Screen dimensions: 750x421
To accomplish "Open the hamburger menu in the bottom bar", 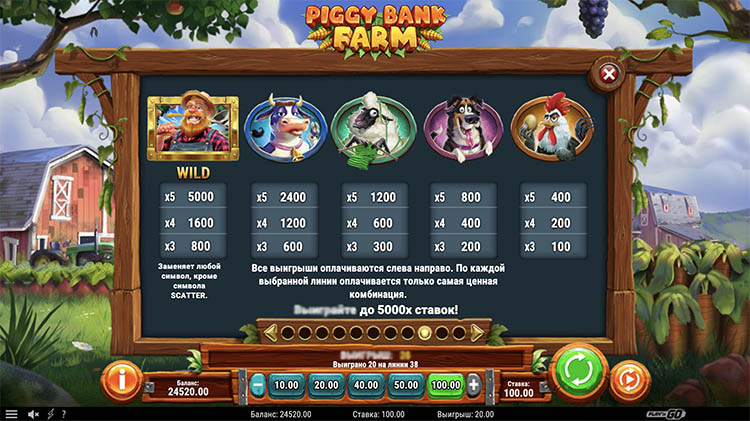I will click(11, 413).
